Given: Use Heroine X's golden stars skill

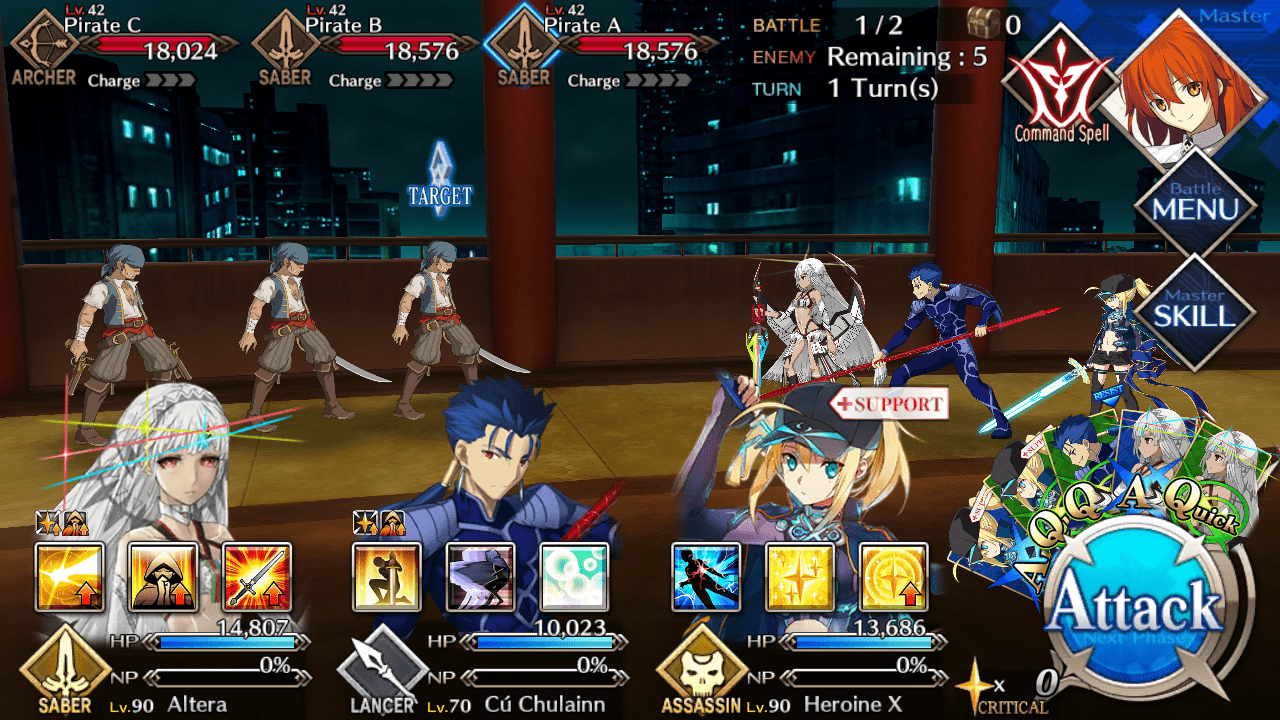Looking at the screenshot, I should point(799,577).
